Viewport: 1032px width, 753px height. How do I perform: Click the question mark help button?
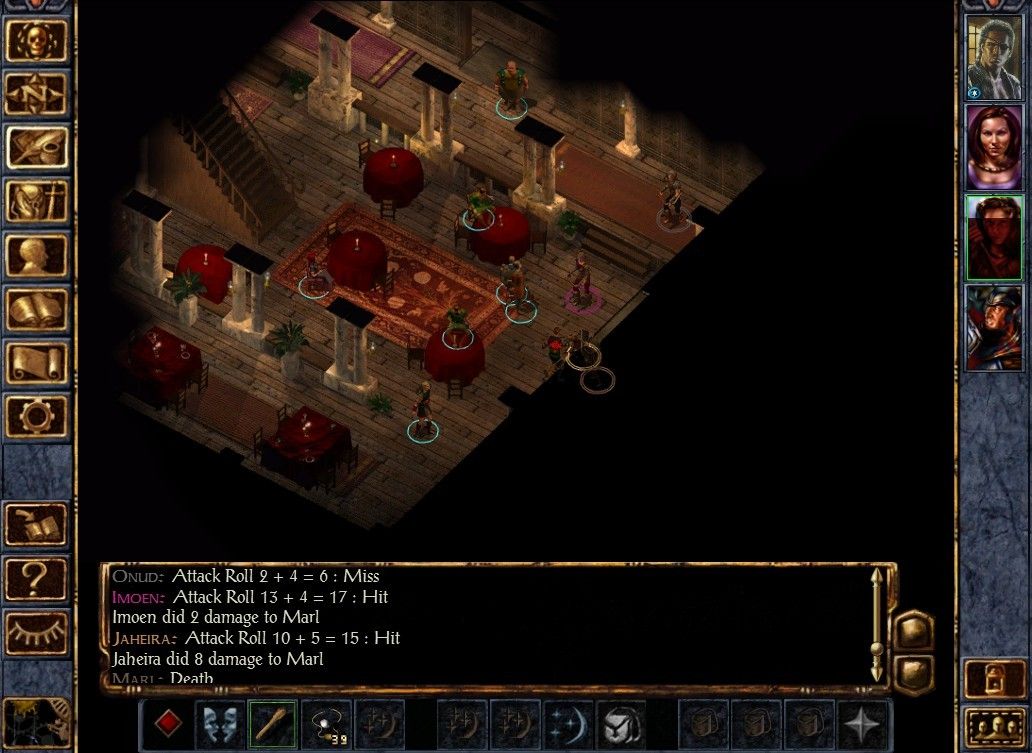(x=37, y=578)
